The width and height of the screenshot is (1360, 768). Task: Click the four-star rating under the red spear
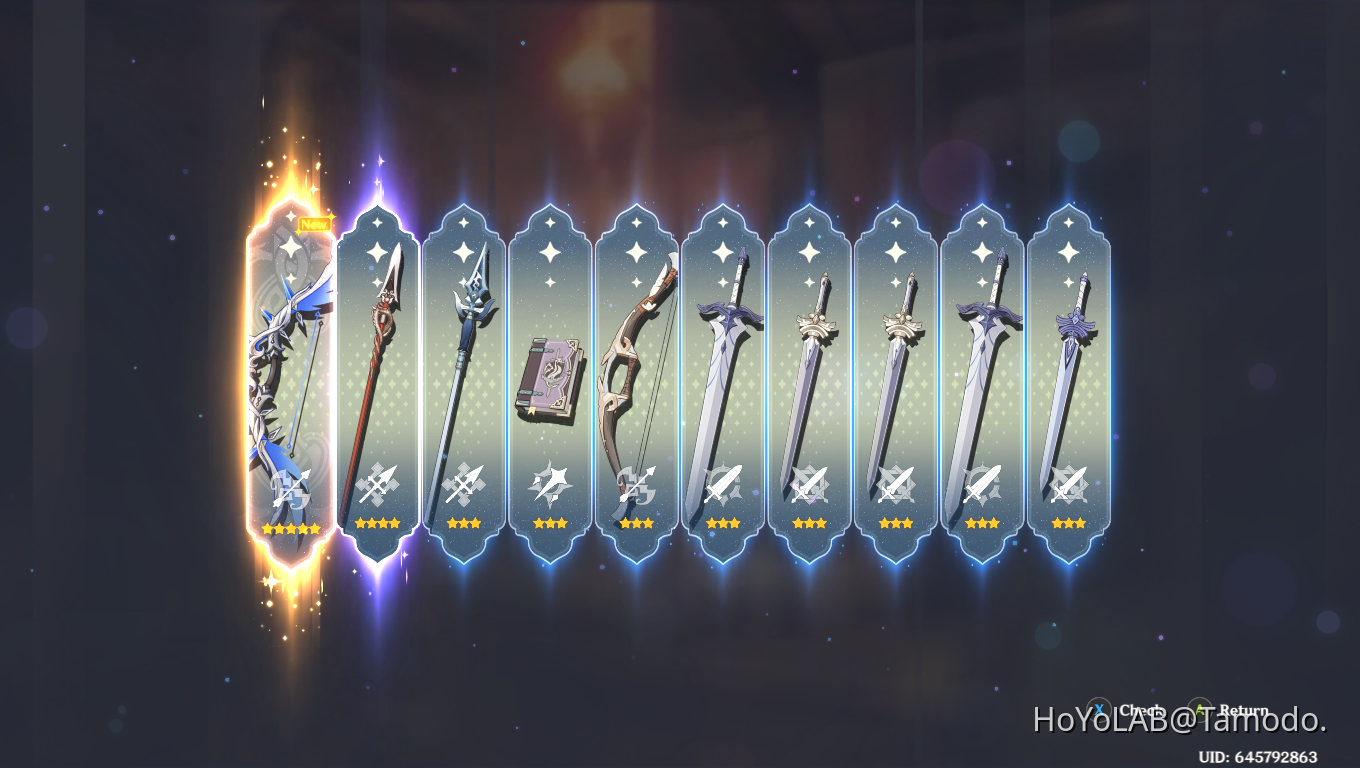(x=377, y=523)
